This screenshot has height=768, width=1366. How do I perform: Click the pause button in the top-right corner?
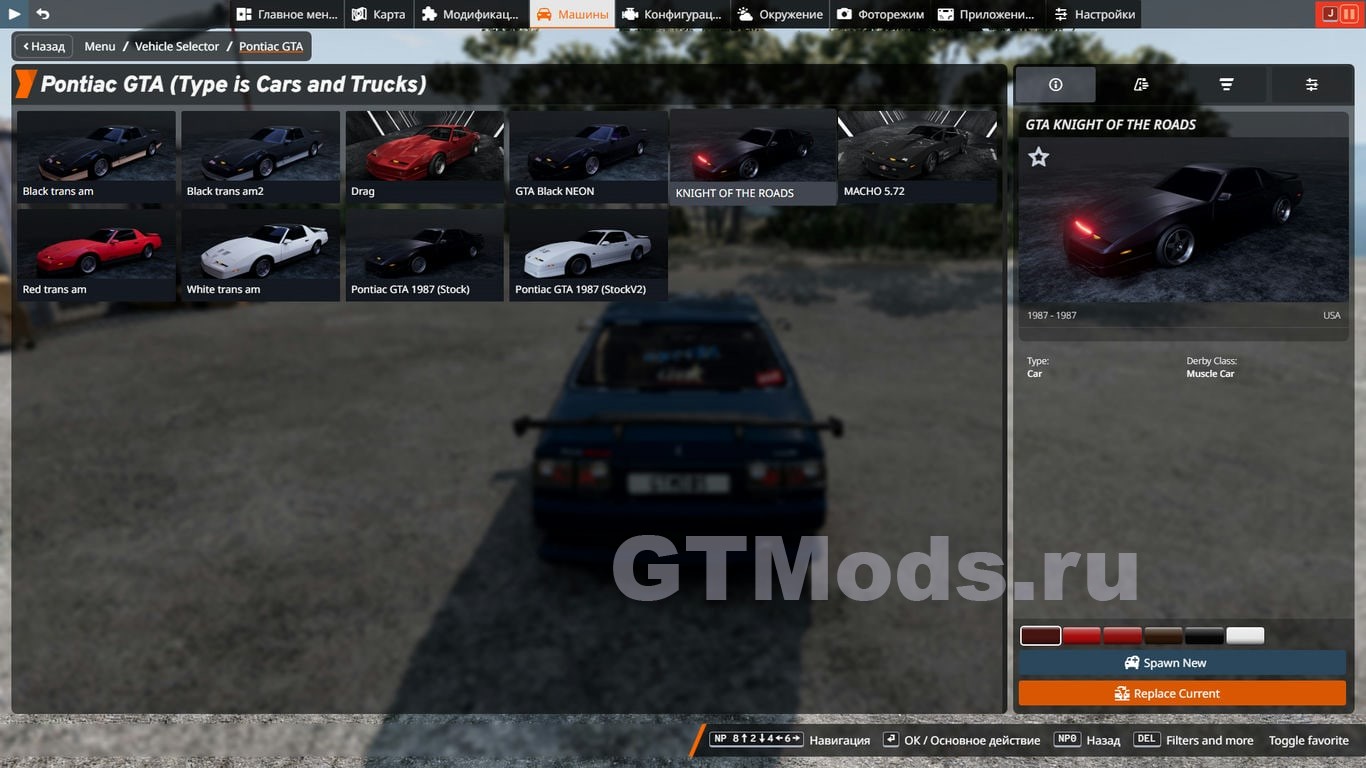tap(1348, 14)
